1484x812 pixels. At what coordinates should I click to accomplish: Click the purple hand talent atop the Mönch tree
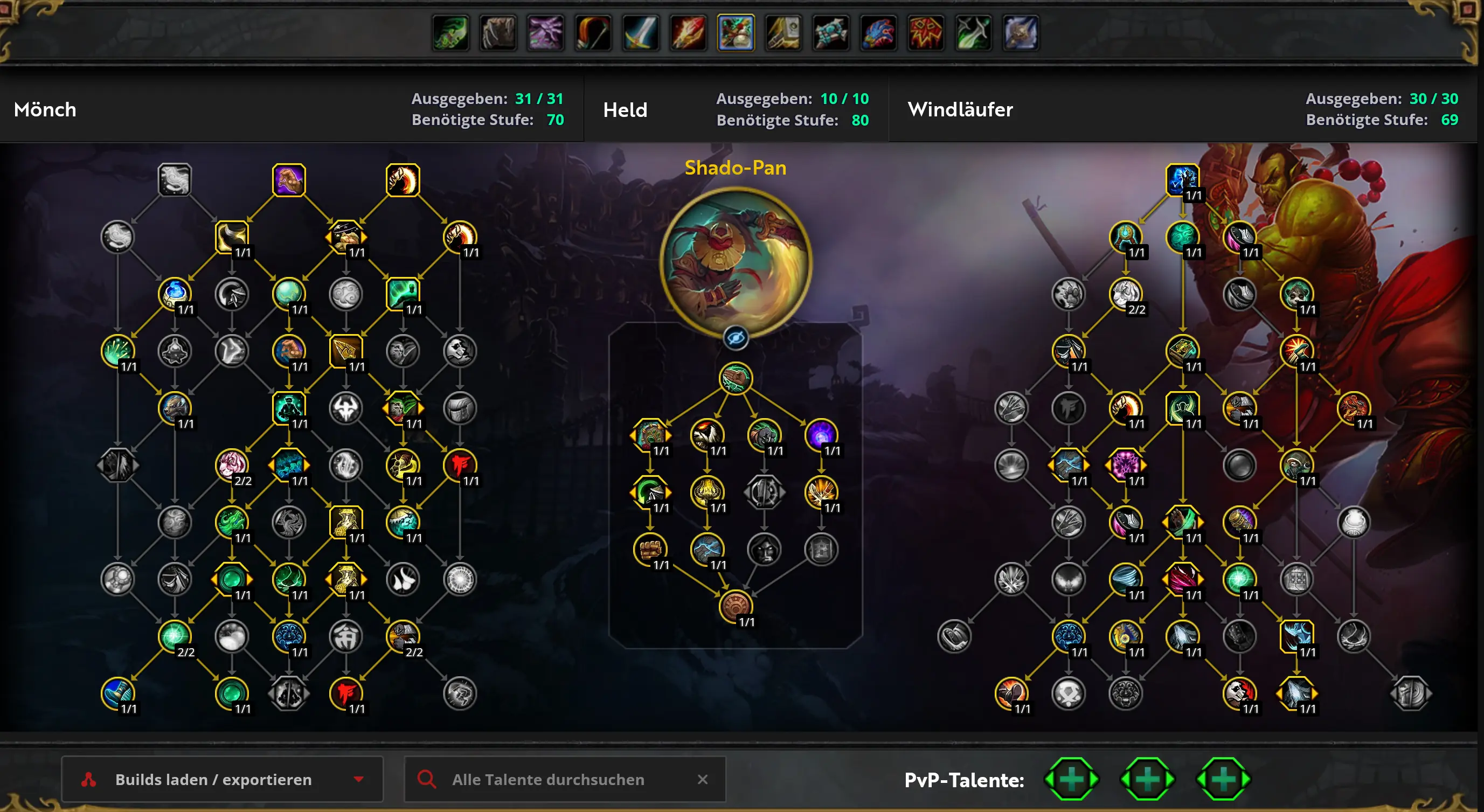(x=289, y=181)
